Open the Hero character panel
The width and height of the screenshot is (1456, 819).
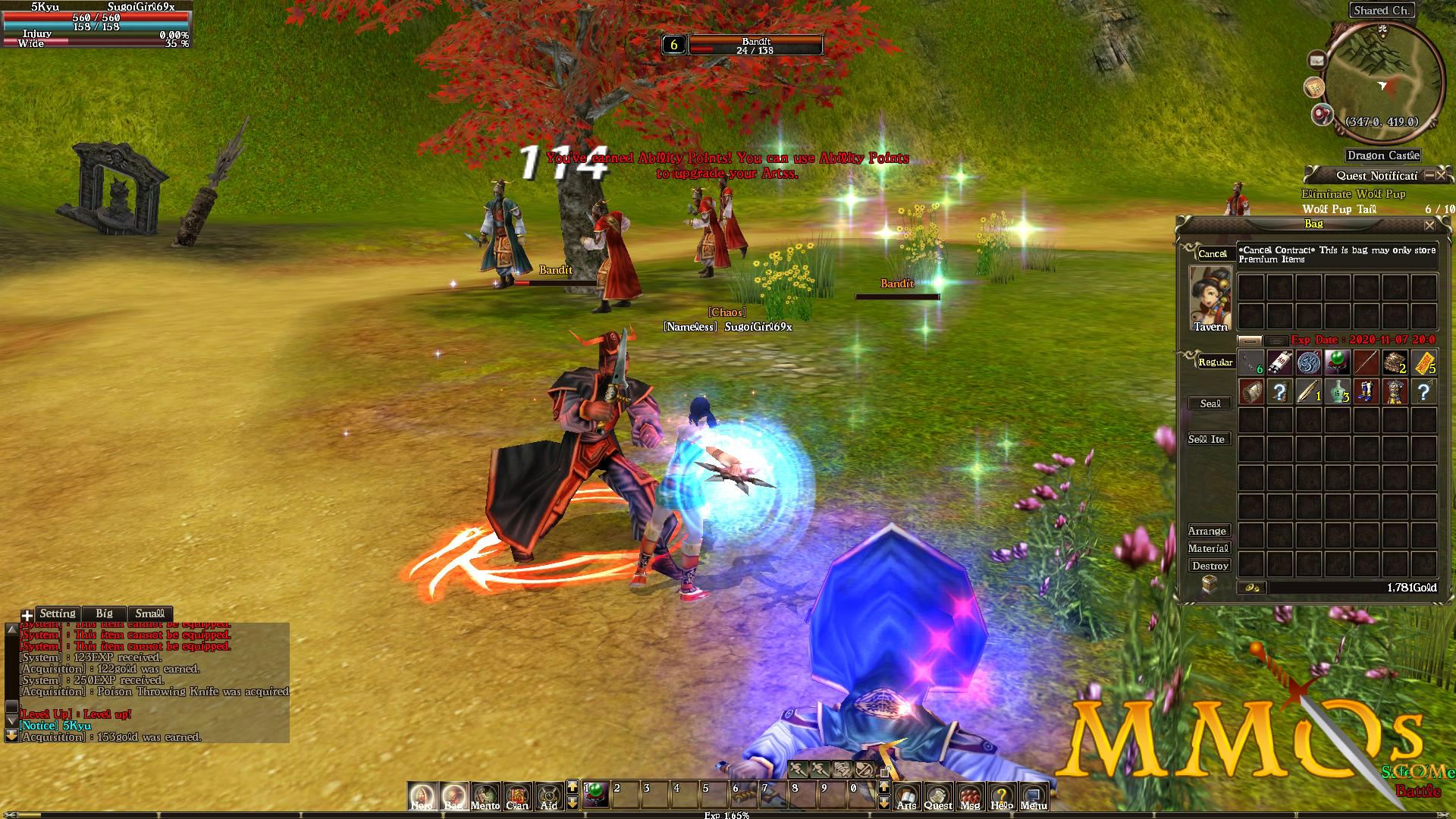[422, 796]
